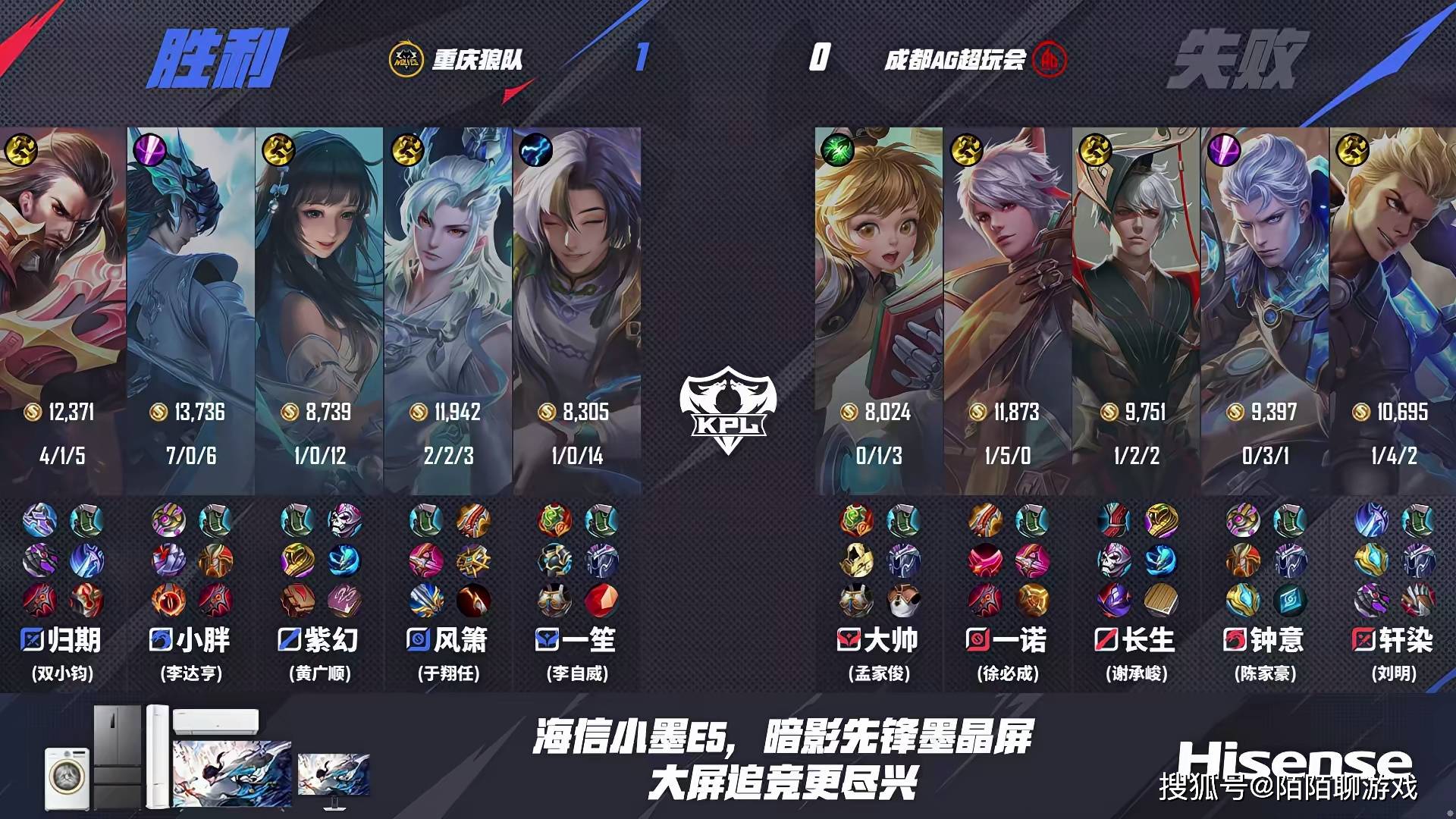Image resolution: width=1456 pixels, height=819 pixels.
Task: Expand 一诺's item build list
Action: (x=1006, y=561)
